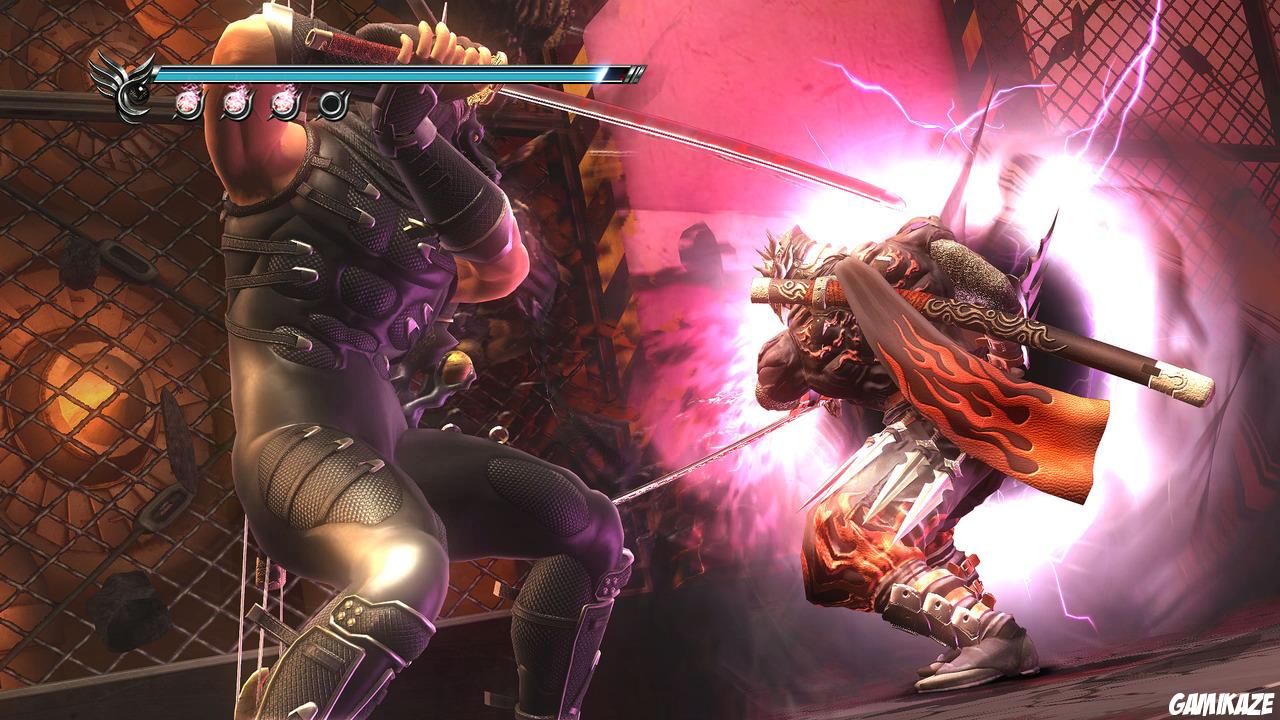
Task: Expand the health gauge details
Action: 400,72
